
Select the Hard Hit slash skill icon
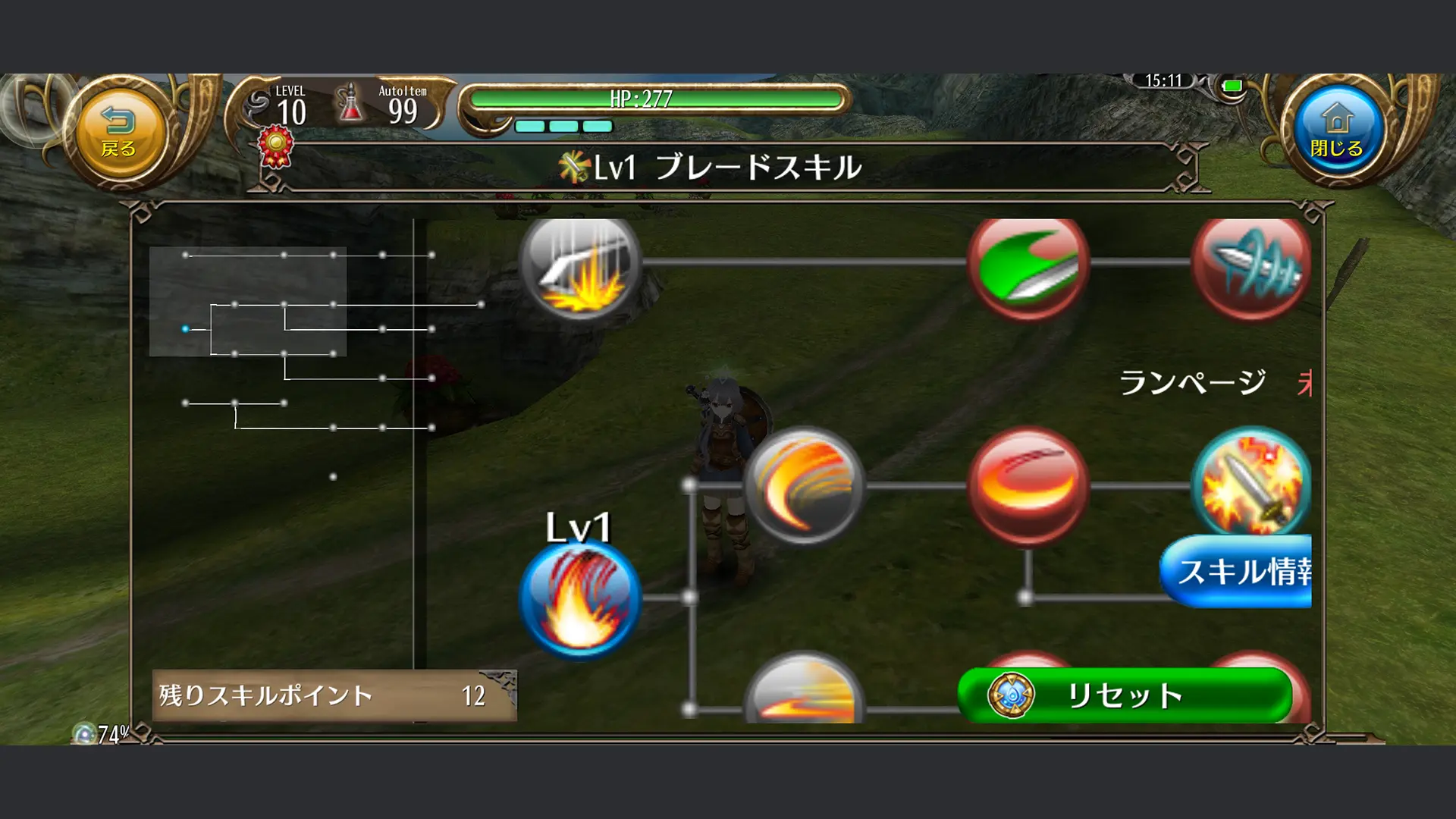(x=580, y=269)
